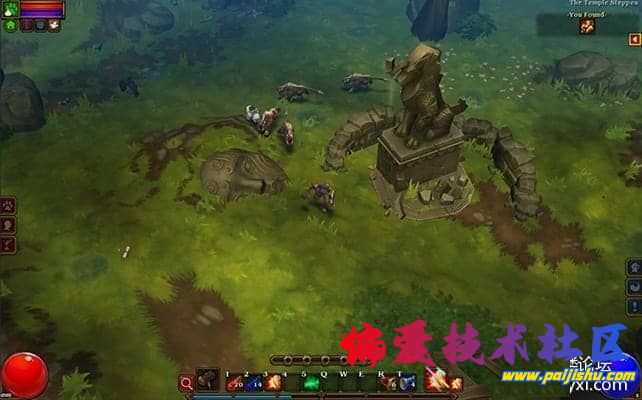Viewport: 642px width, 400px height.
Task: Use the item in hotbar slot R
Action: 388,382
